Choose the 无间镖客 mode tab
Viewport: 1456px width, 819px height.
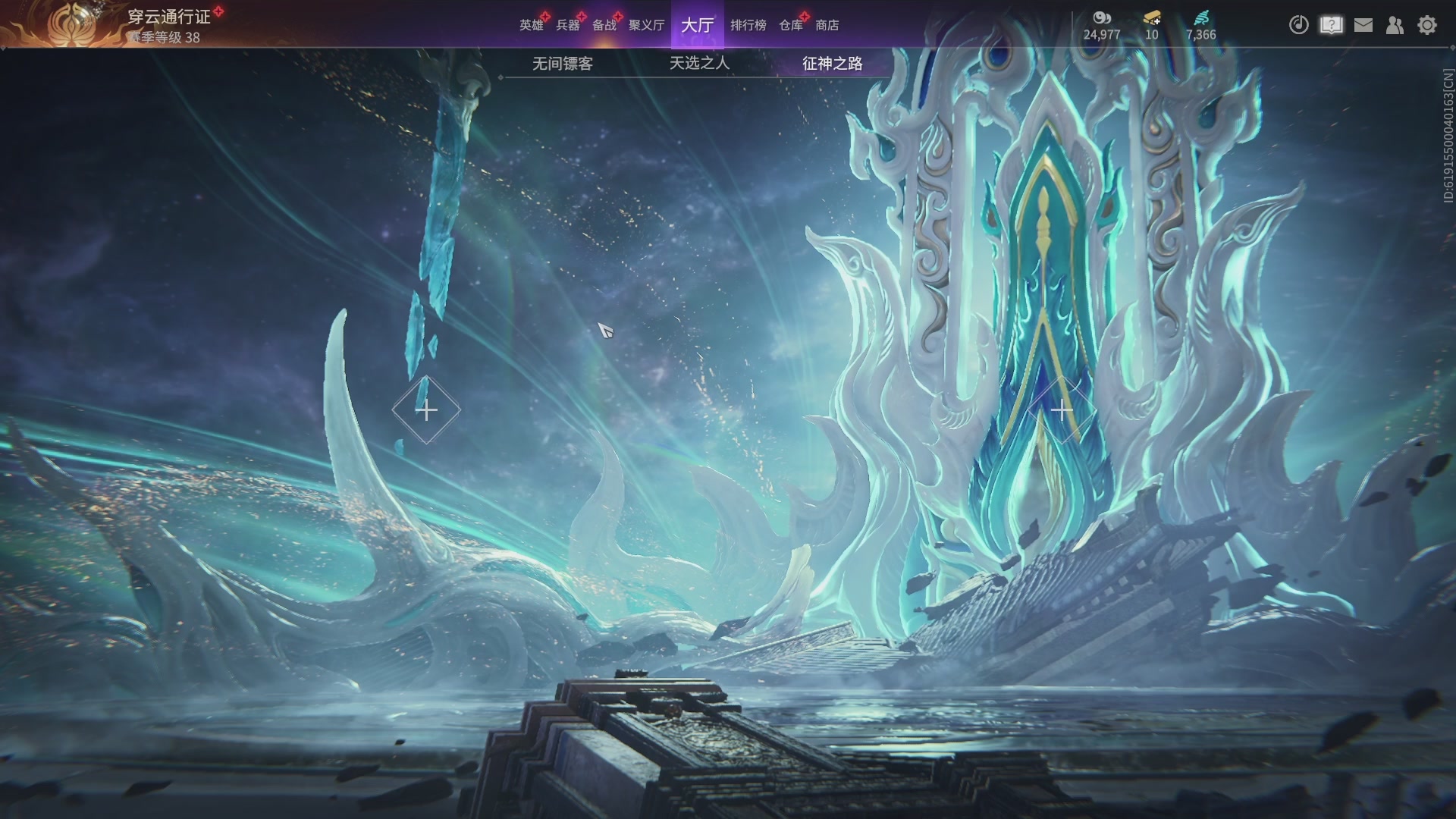click(562, 64)
